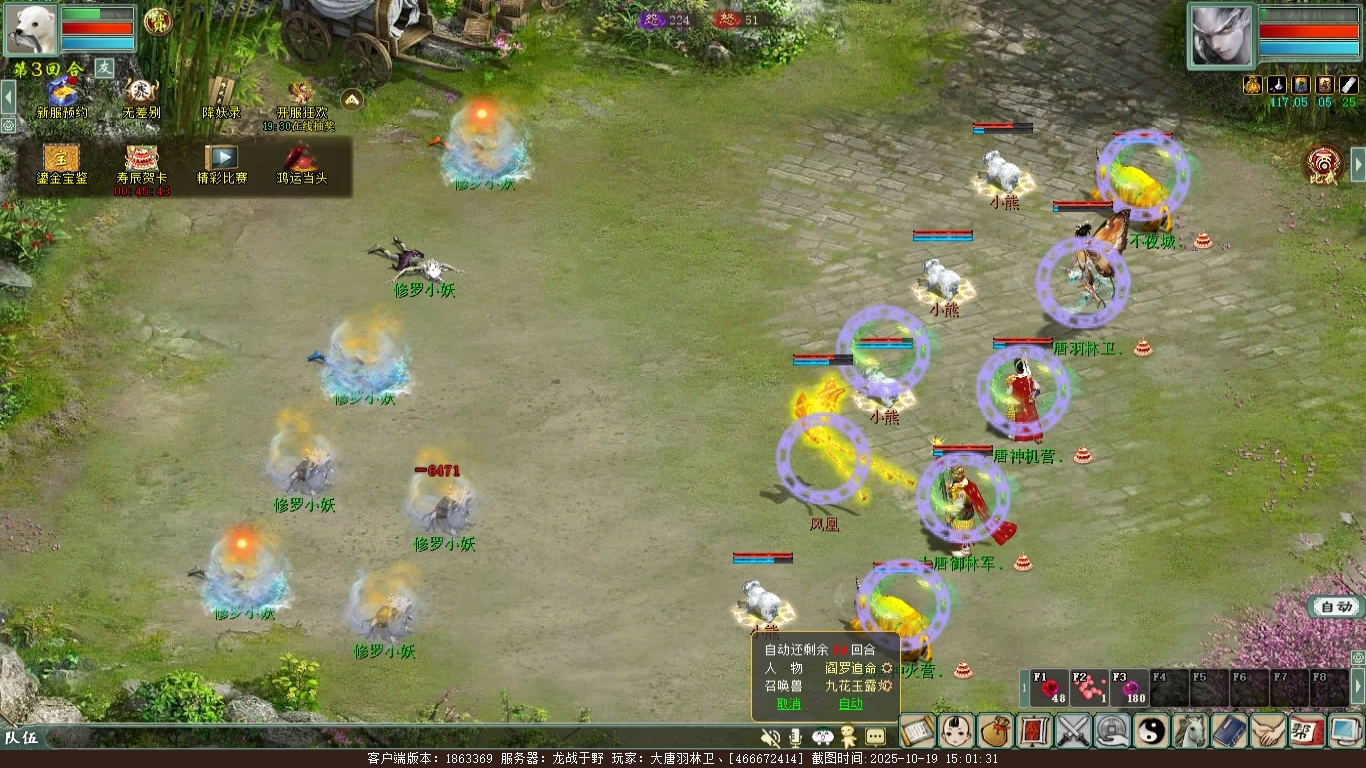The height and width of the screenshot is (768, 1366).
Task: Open the white horse mount icon
Action: tap(1191, 731)
